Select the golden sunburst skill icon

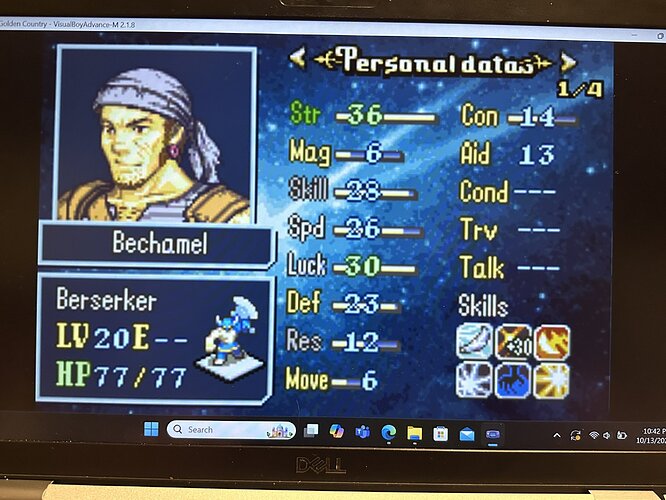pos(551,380)
